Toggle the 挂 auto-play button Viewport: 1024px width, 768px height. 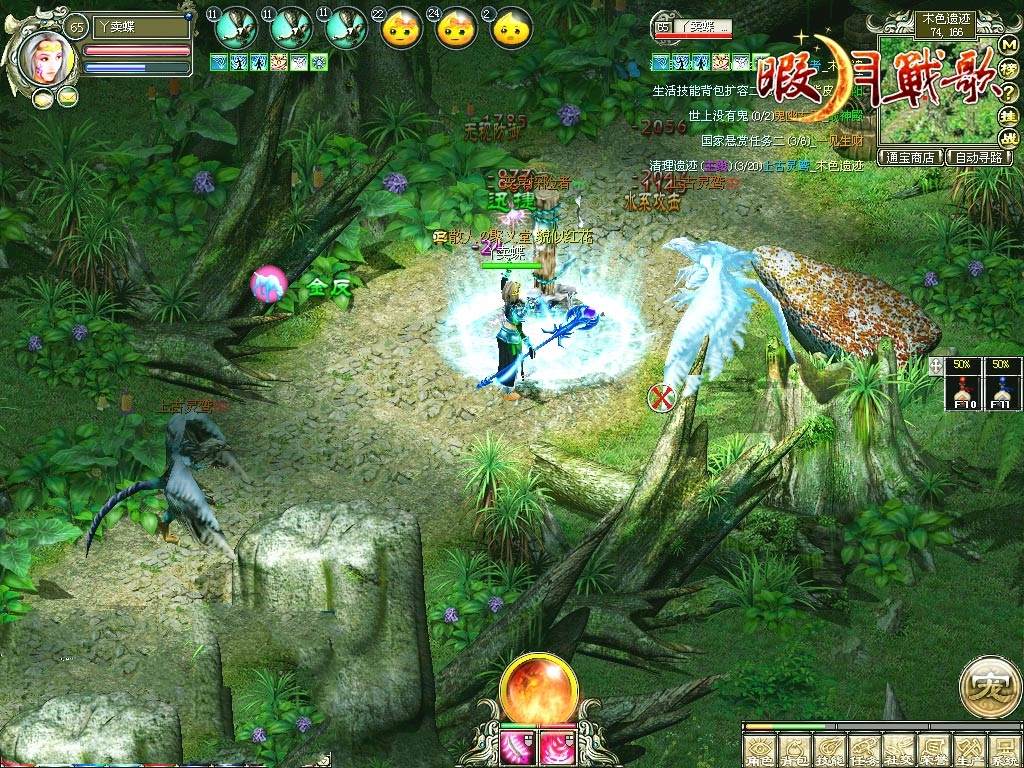point(1009,118)
